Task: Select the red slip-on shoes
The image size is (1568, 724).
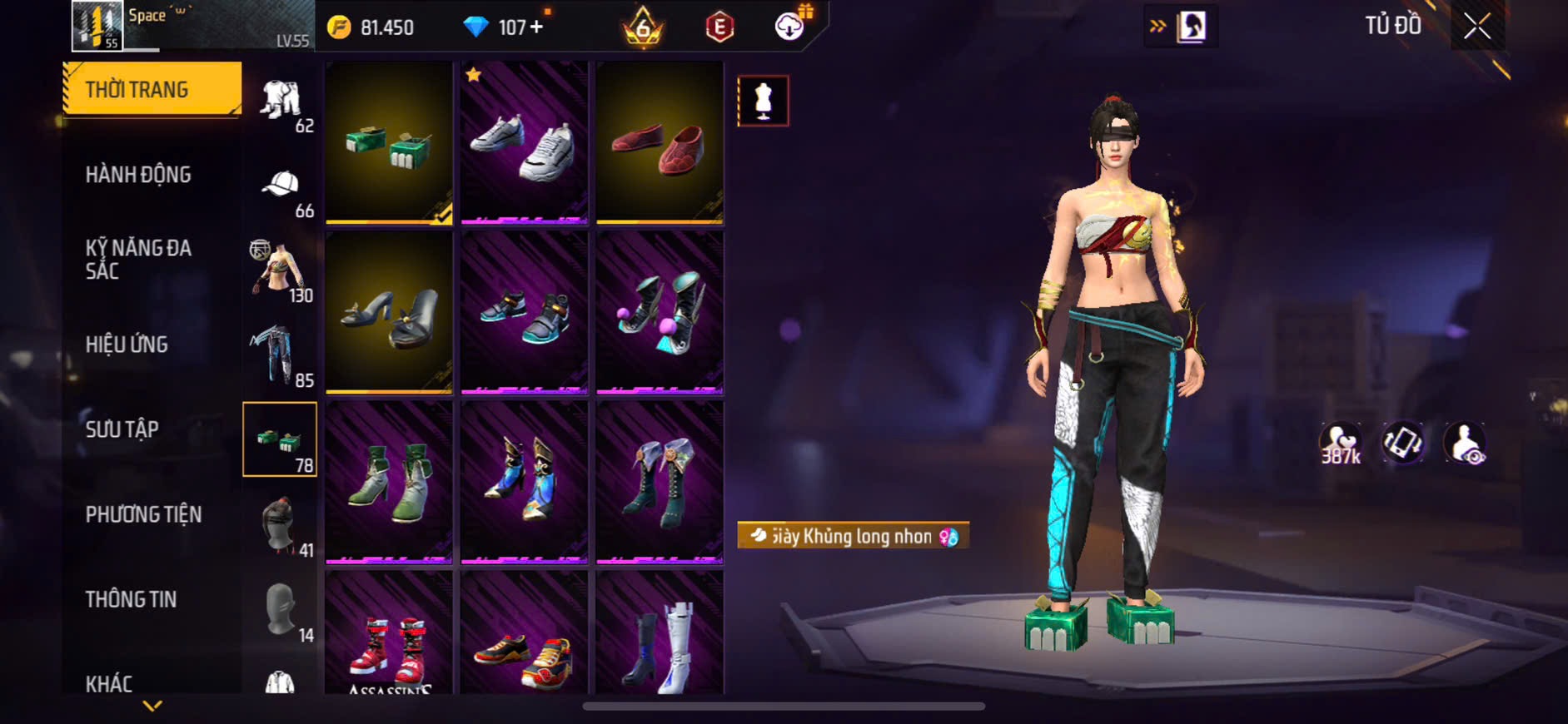Action: point(660,142)
